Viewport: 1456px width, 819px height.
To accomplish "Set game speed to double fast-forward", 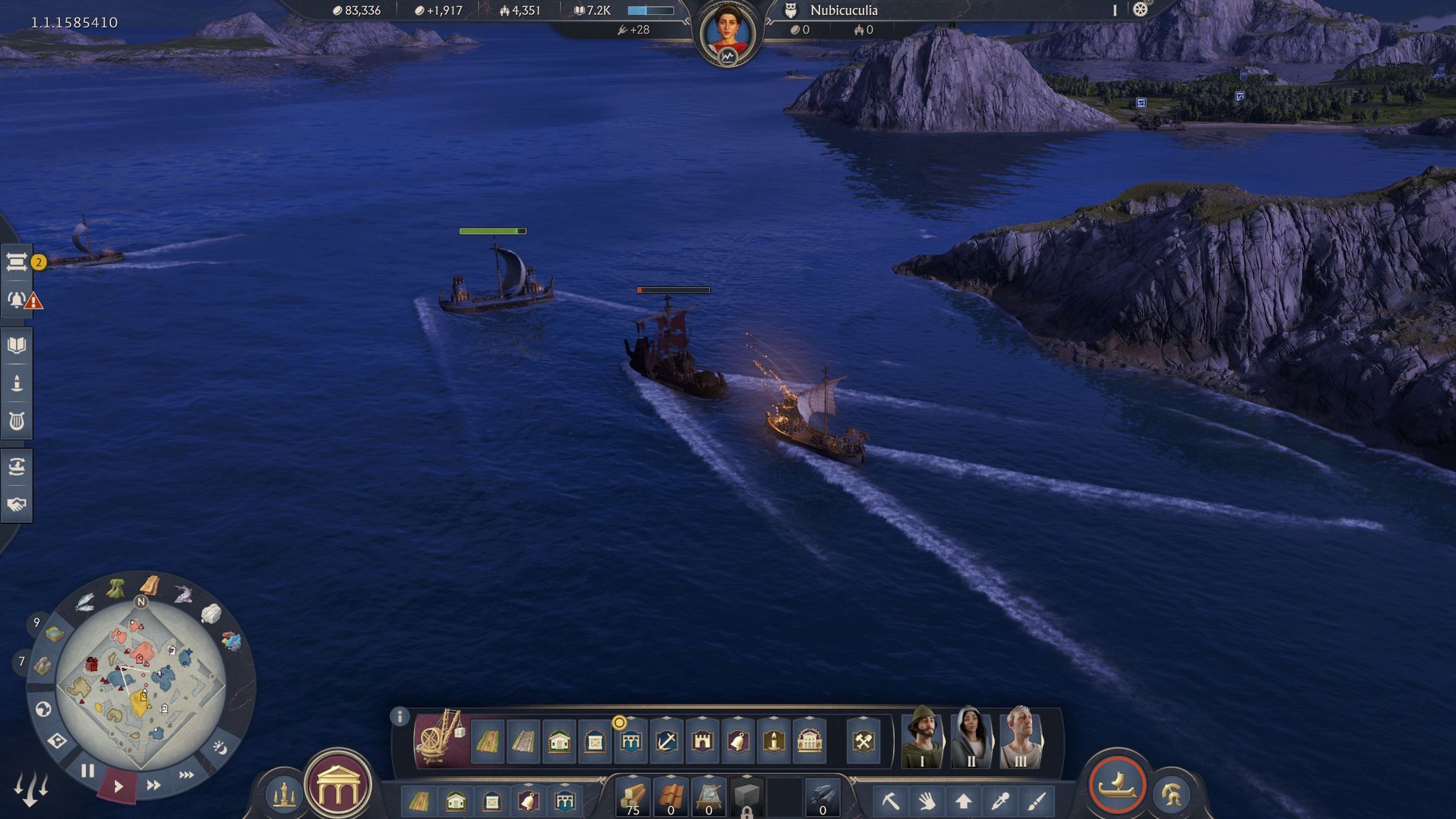I will 154,785.
